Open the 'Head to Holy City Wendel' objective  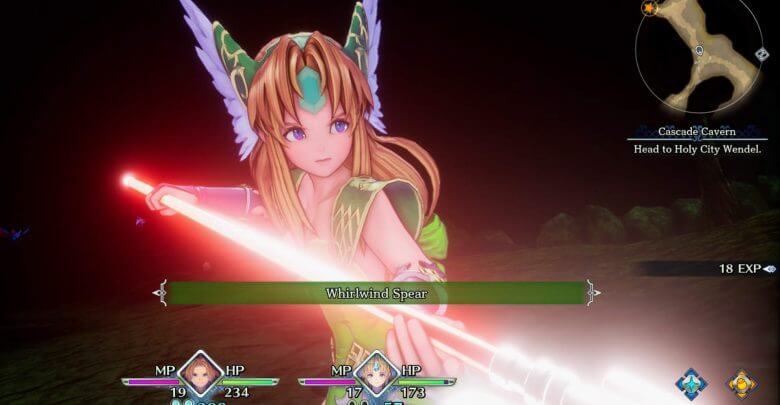click(x=698, y=149)
